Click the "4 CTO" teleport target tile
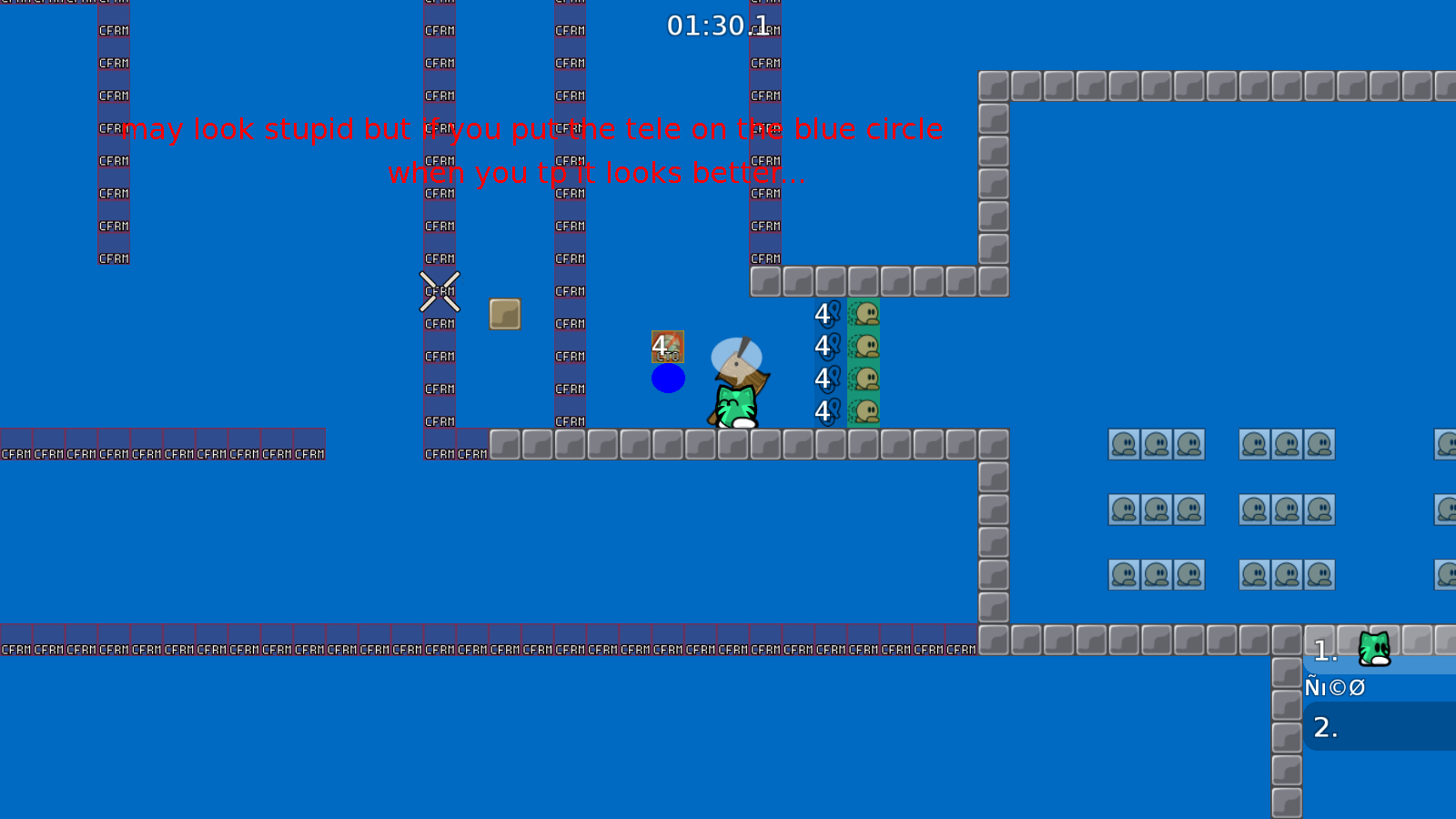This screenshot has width=1456, height=819. pos(667,346)
